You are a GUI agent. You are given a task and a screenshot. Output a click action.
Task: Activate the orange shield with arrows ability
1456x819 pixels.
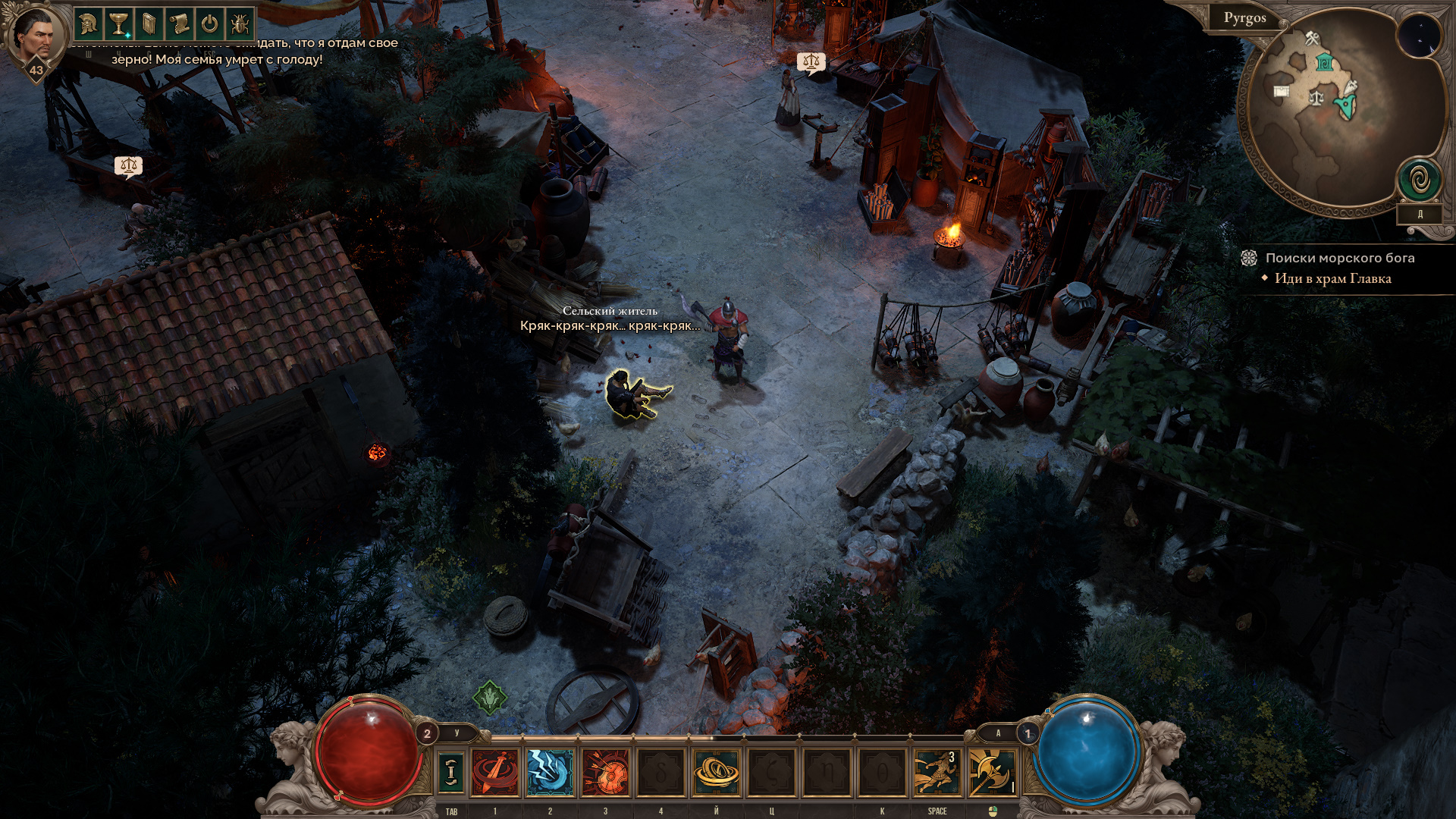(x=605, y=773)
